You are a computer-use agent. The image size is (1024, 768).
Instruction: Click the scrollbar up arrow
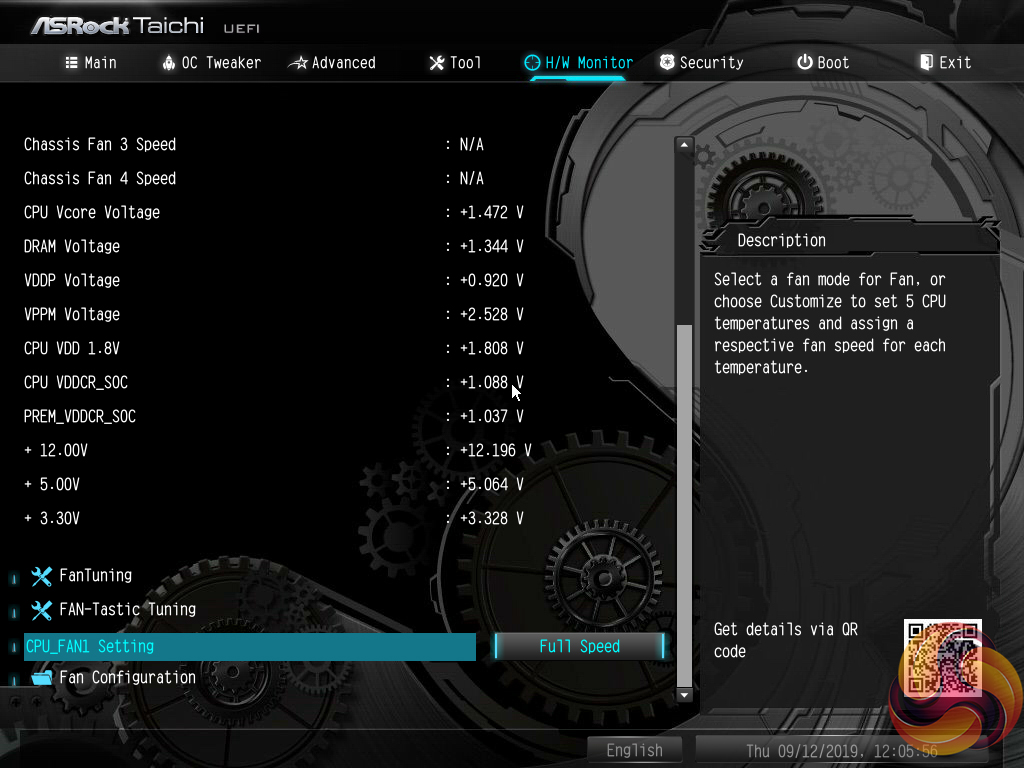[685, 145]
